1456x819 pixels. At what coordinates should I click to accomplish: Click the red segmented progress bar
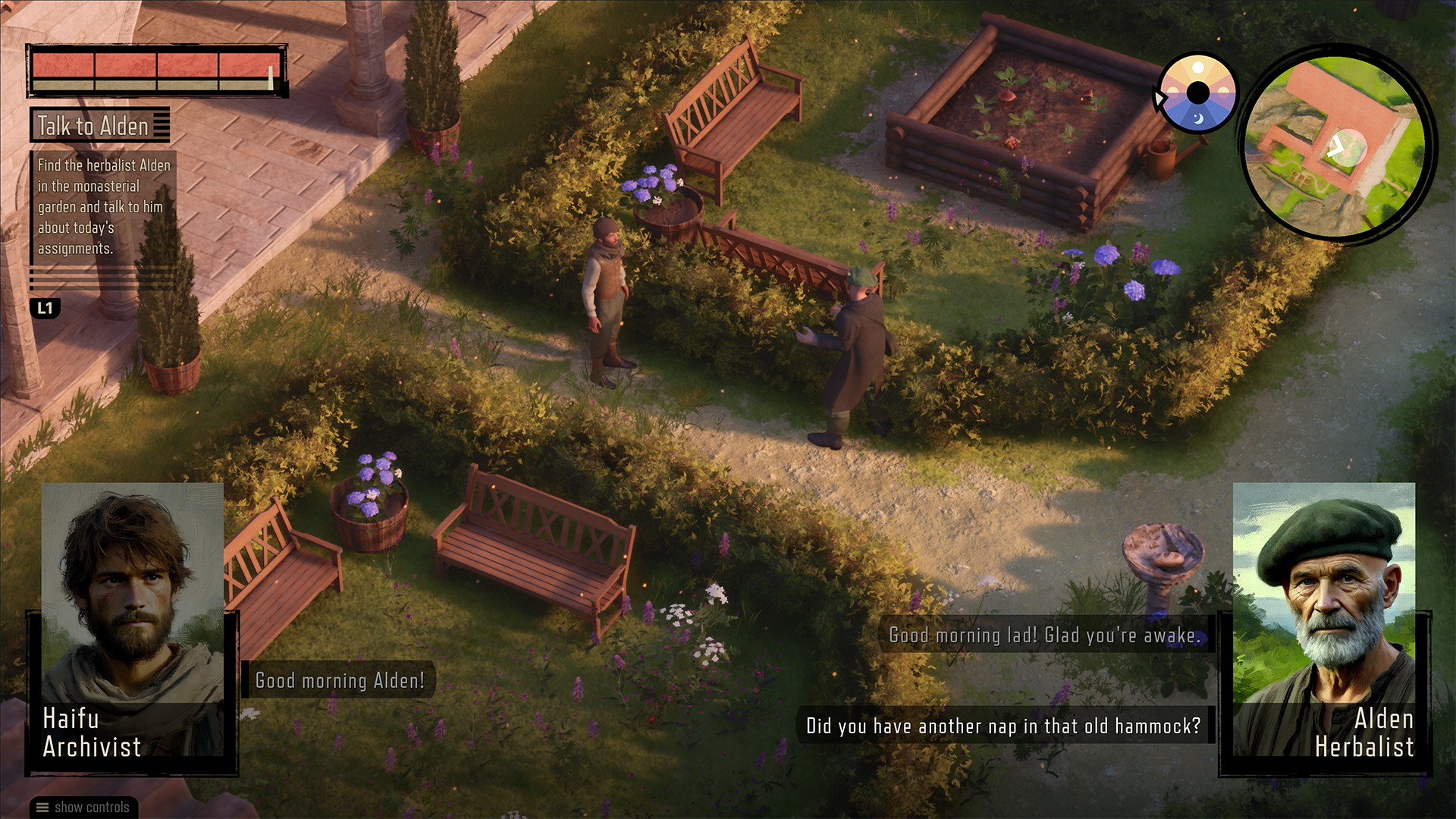click(x=155, y=72)
